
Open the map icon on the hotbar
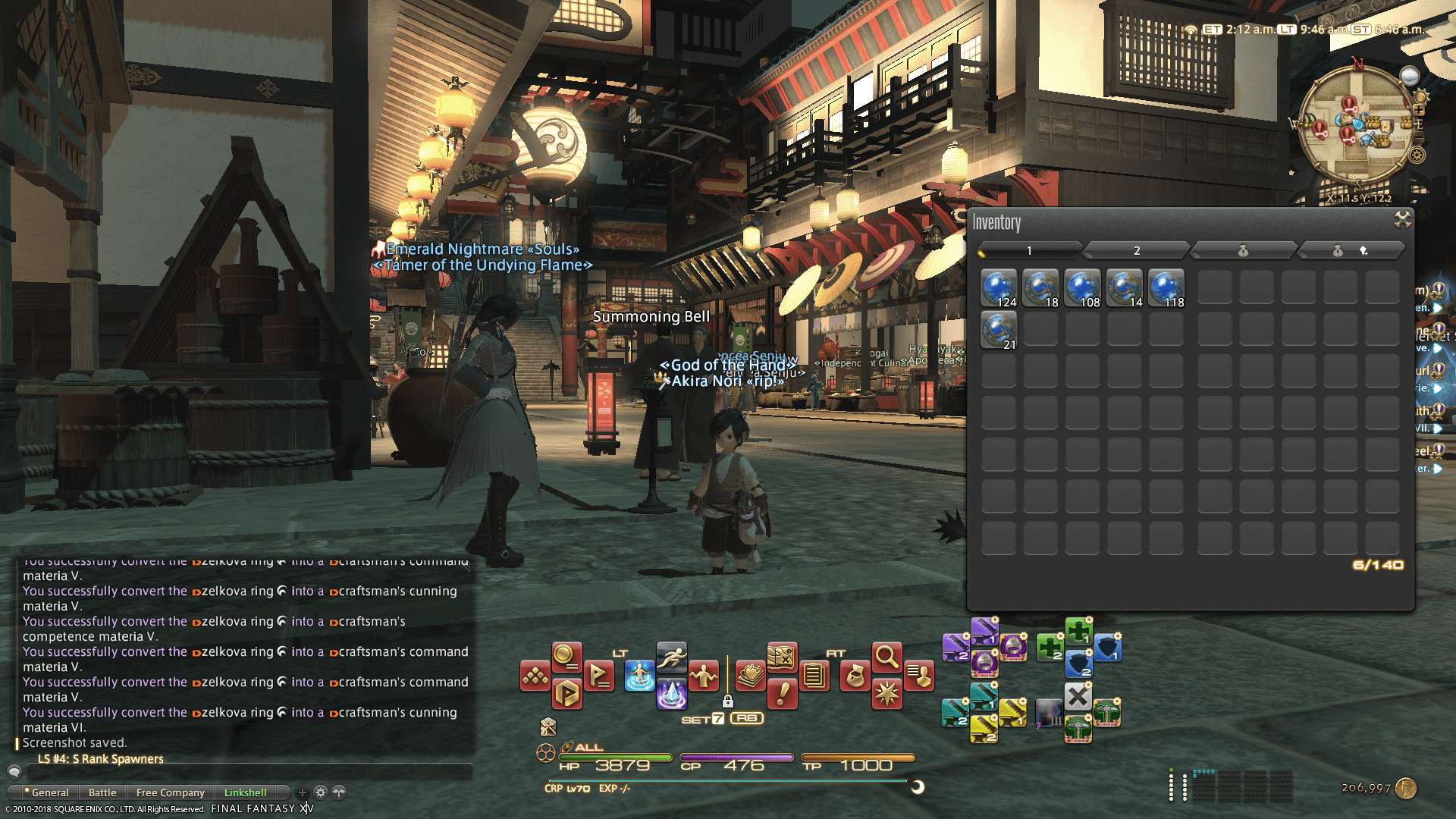[x=782, y=657]
